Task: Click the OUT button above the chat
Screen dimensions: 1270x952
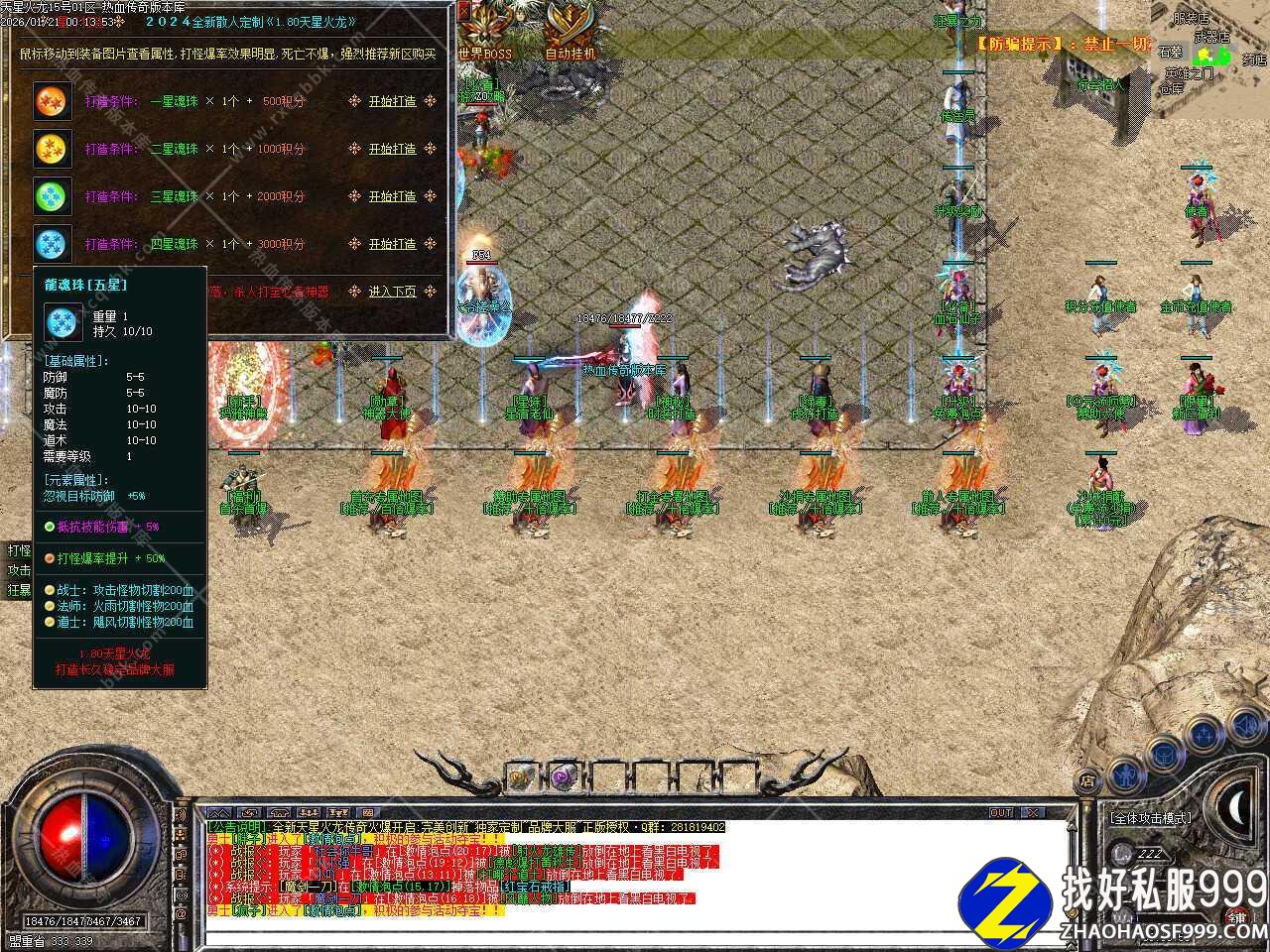Action: [1001, 813]
